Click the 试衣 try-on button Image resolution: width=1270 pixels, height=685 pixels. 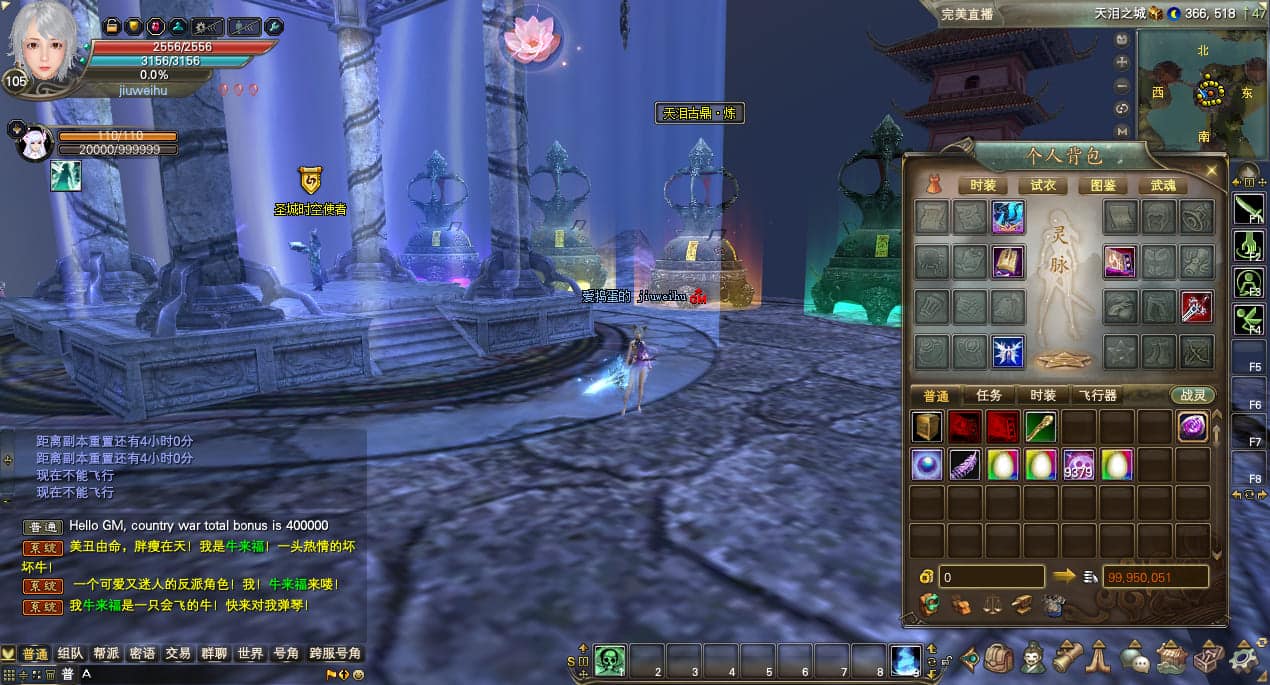tap(1043, 186)
